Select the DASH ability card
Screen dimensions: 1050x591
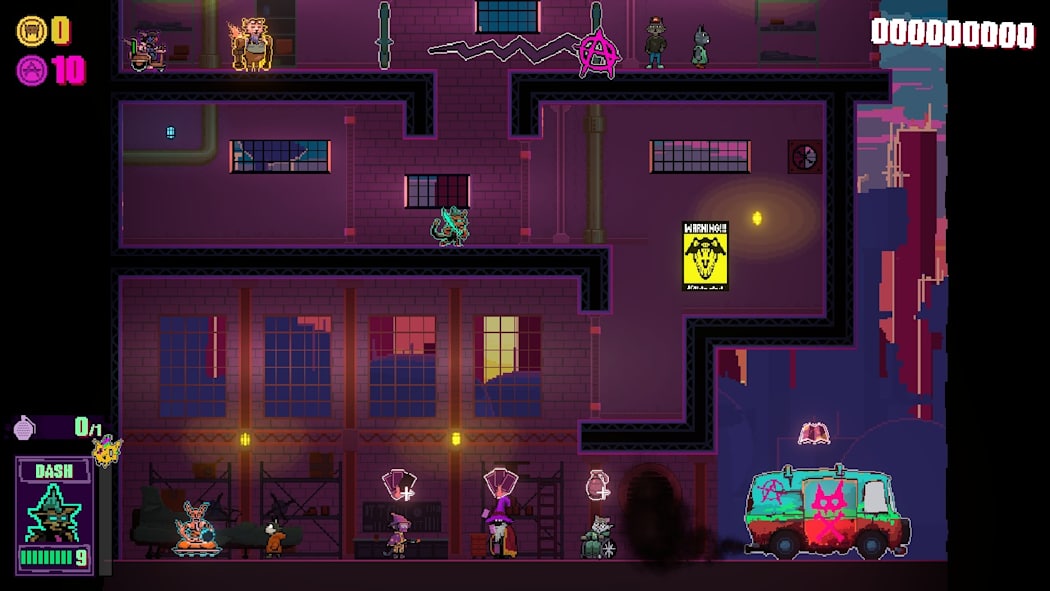coord(54,515)
